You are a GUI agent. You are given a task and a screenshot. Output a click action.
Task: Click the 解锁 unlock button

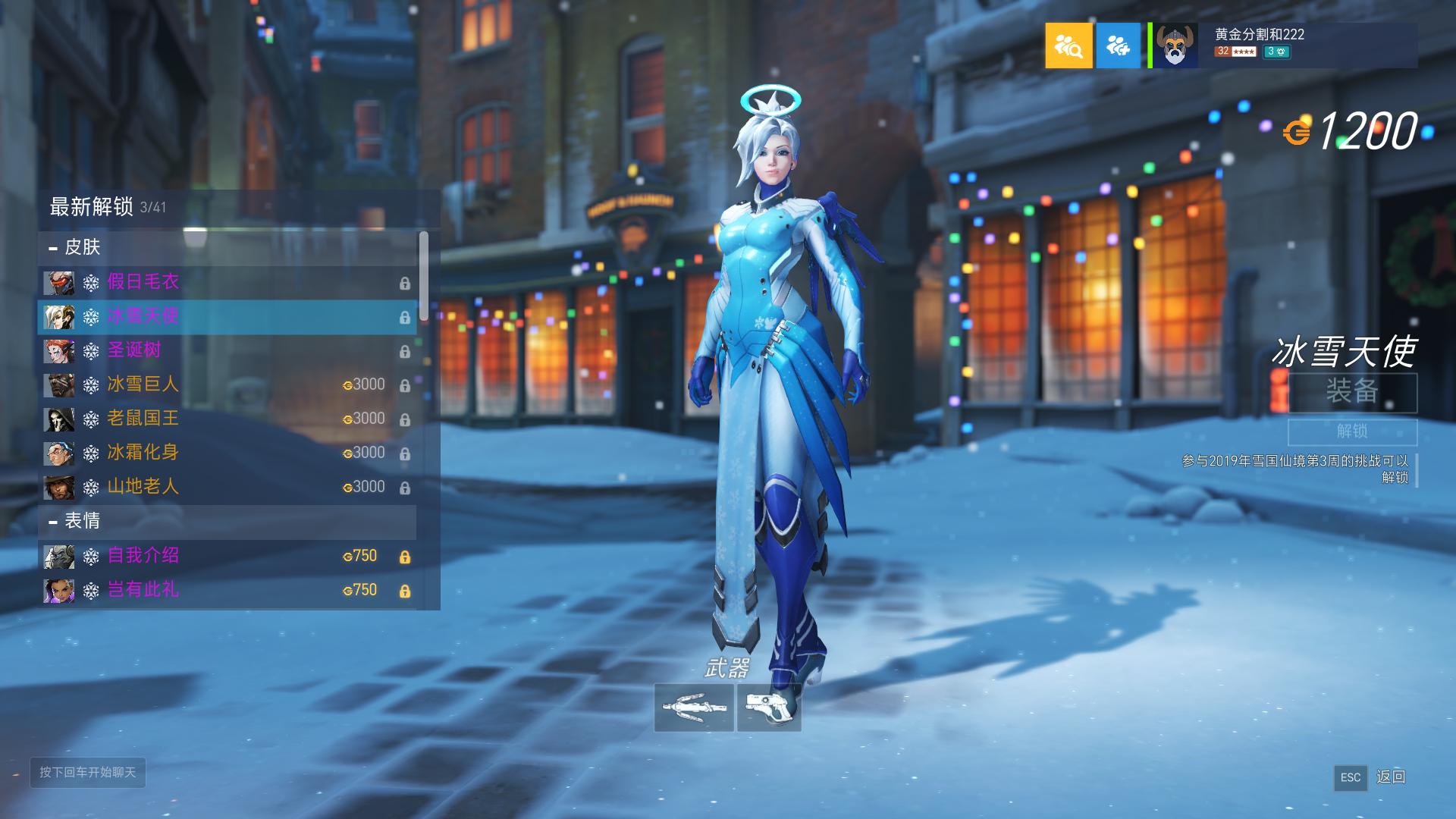[x=1352, y=431]
